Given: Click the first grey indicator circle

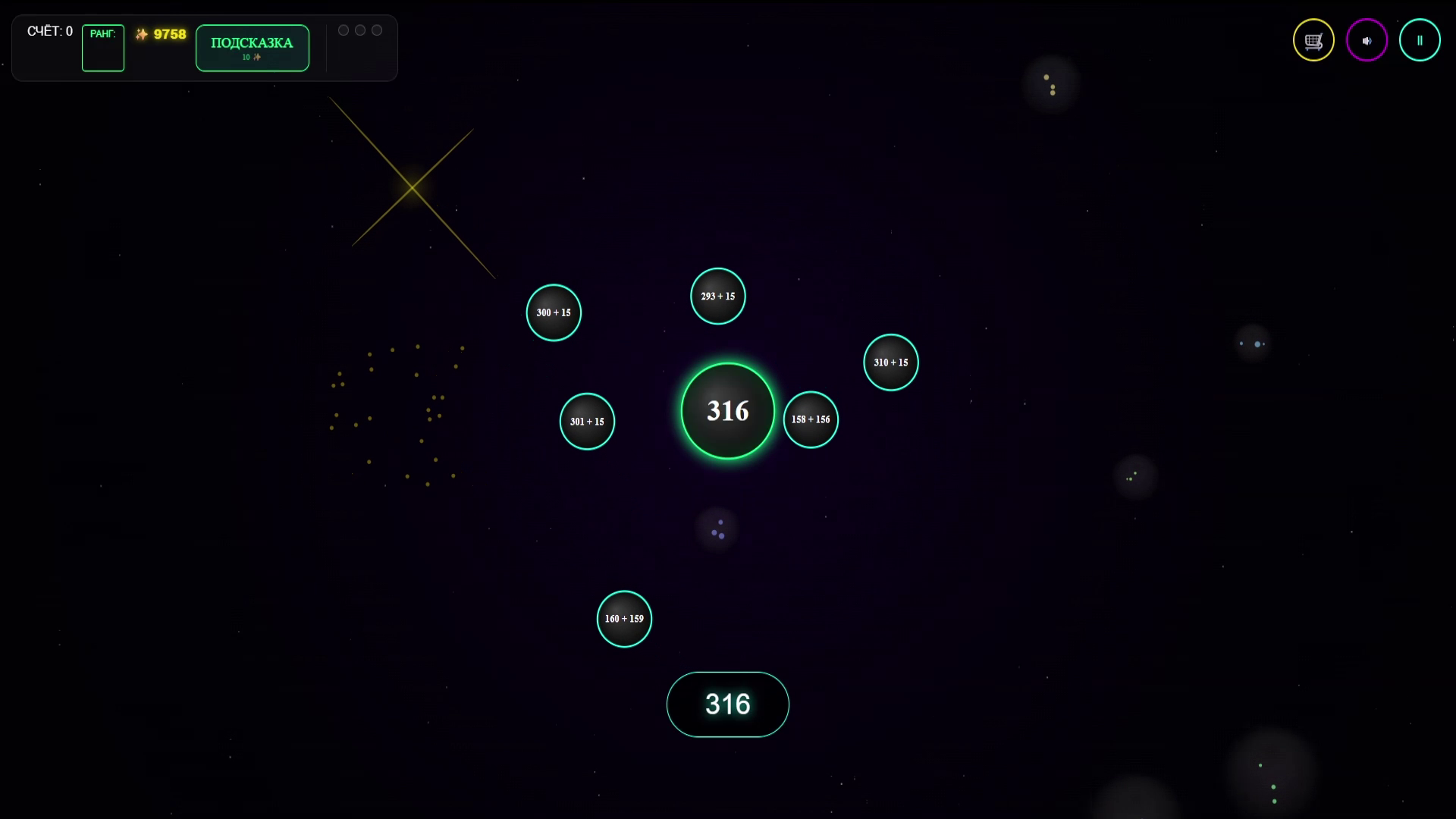Looking at the screenshot, I should tap(344, 30).
